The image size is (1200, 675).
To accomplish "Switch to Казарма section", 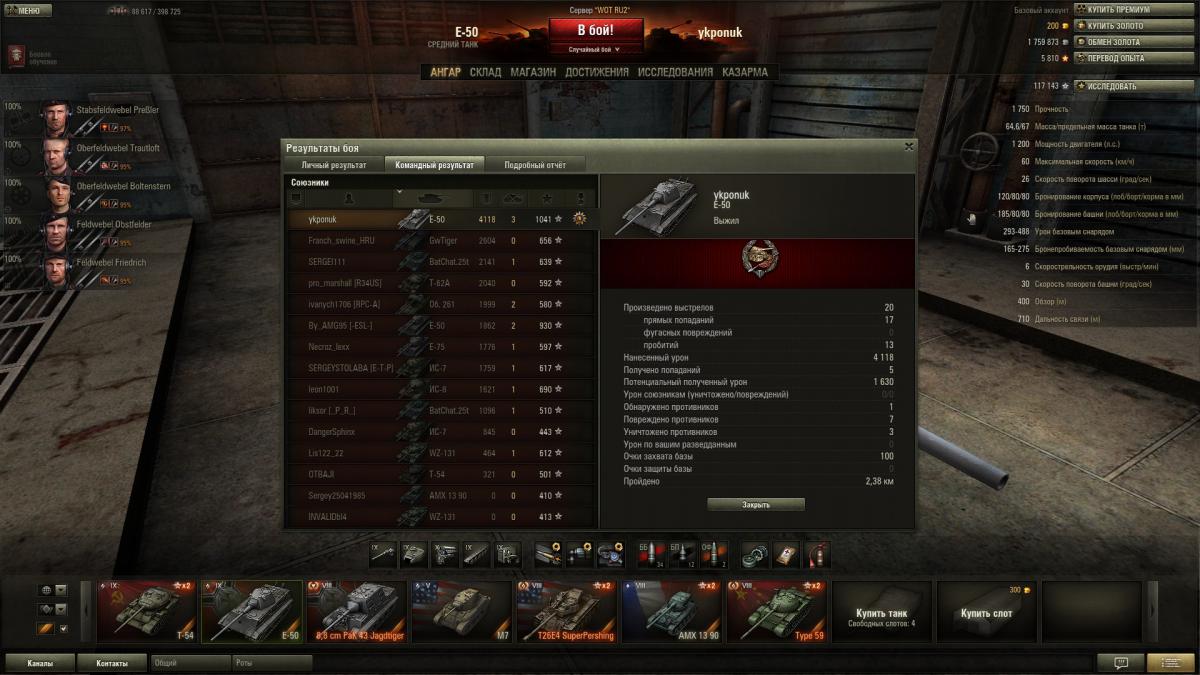I will coord(745,72).
